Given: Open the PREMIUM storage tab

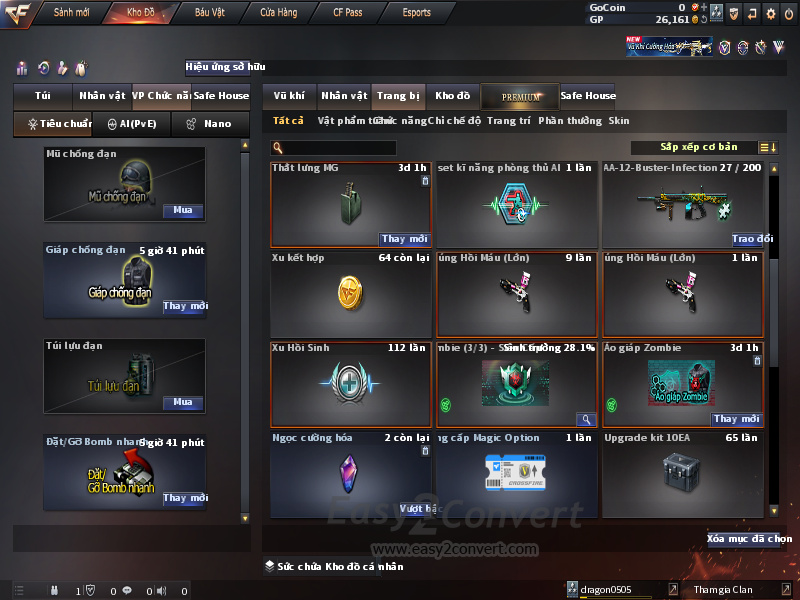Looking at the screenshot, I should tap(521, 96).
